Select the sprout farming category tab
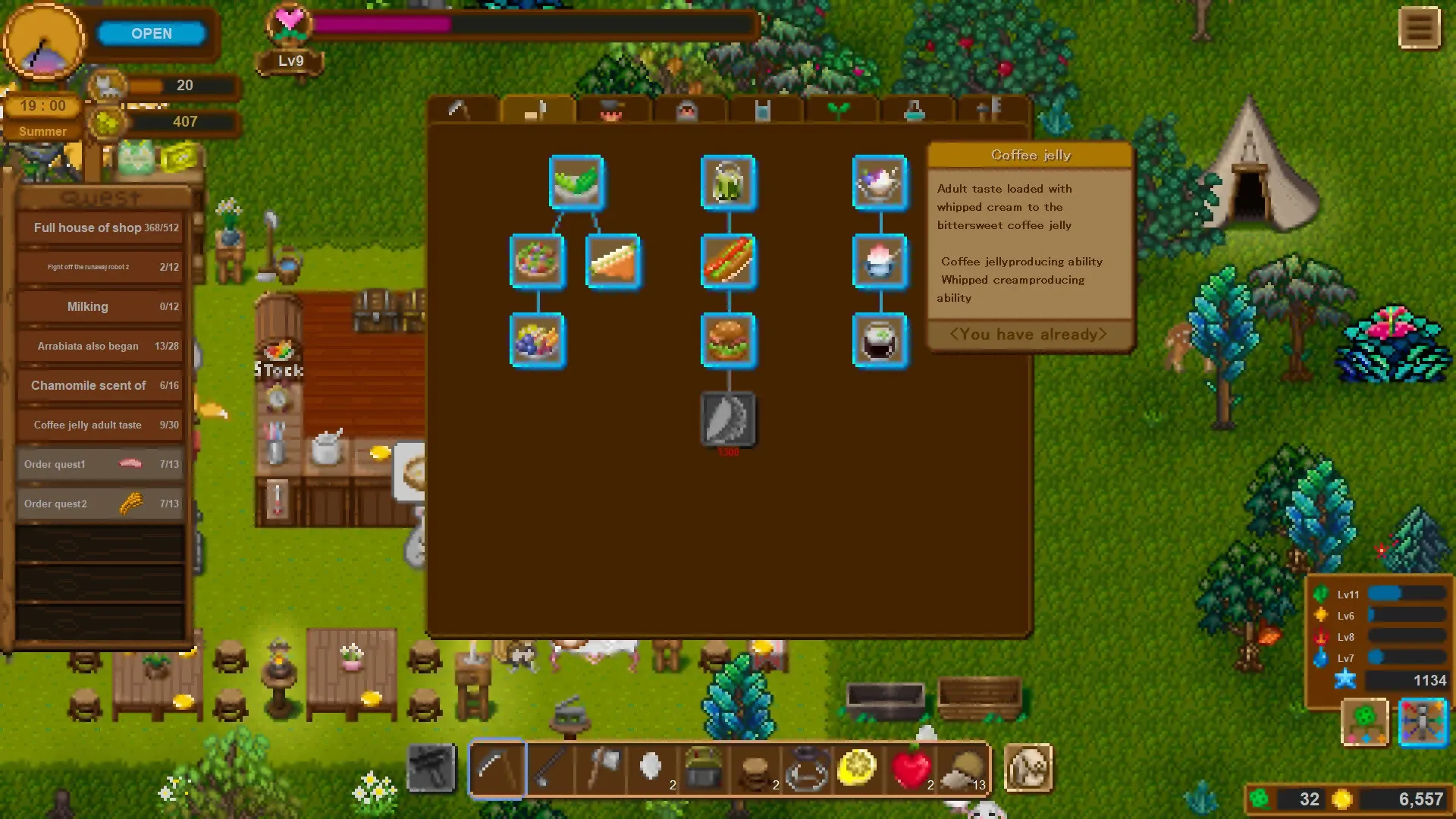The height and width of the screenshot is (819, 1456). coord(838,110)
